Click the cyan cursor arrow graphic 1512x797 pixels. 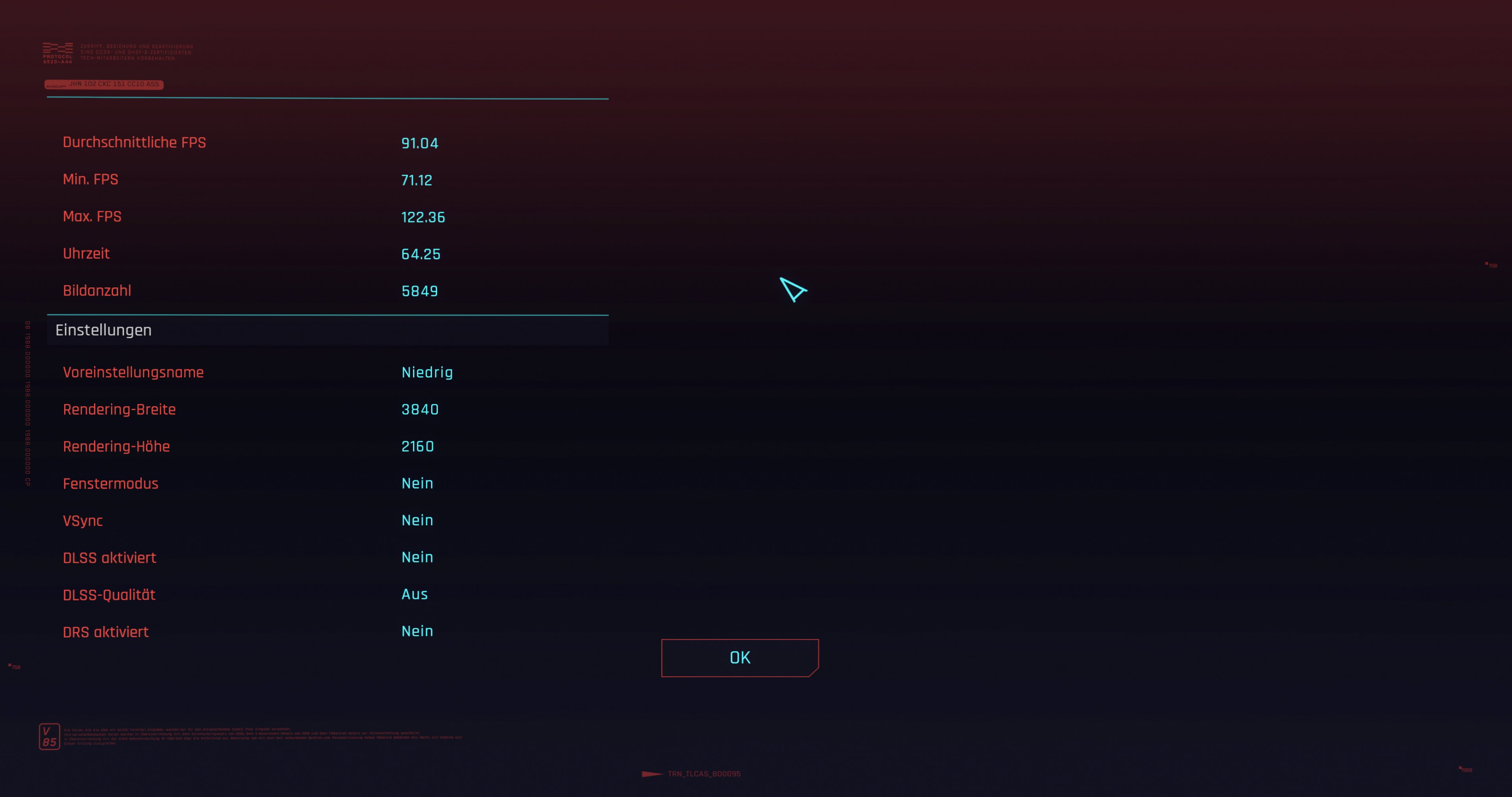tap(792, 289)
